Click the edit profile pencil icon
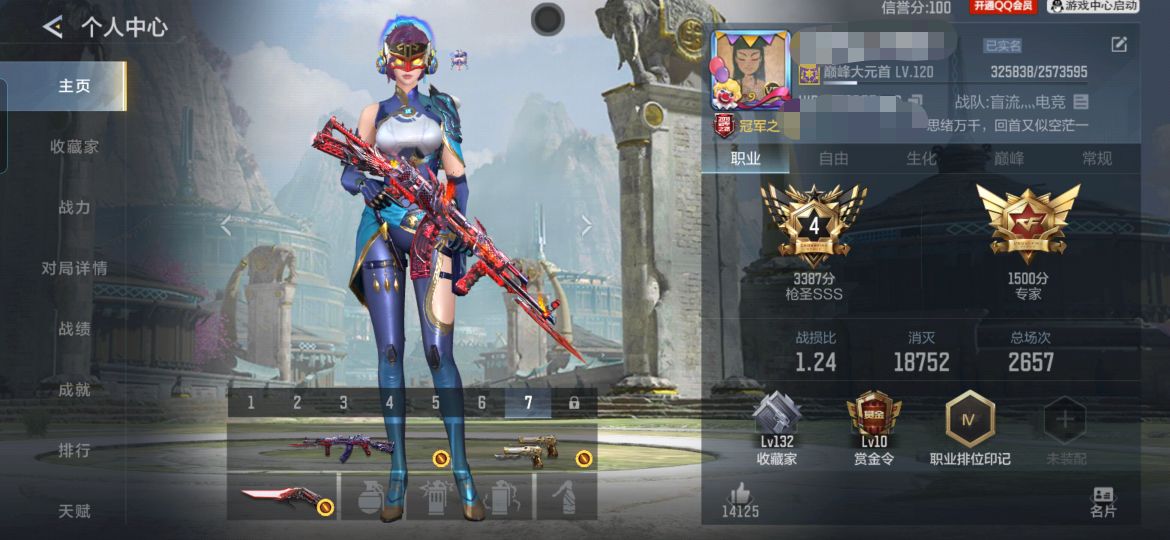 click(x=1119, y=45)
